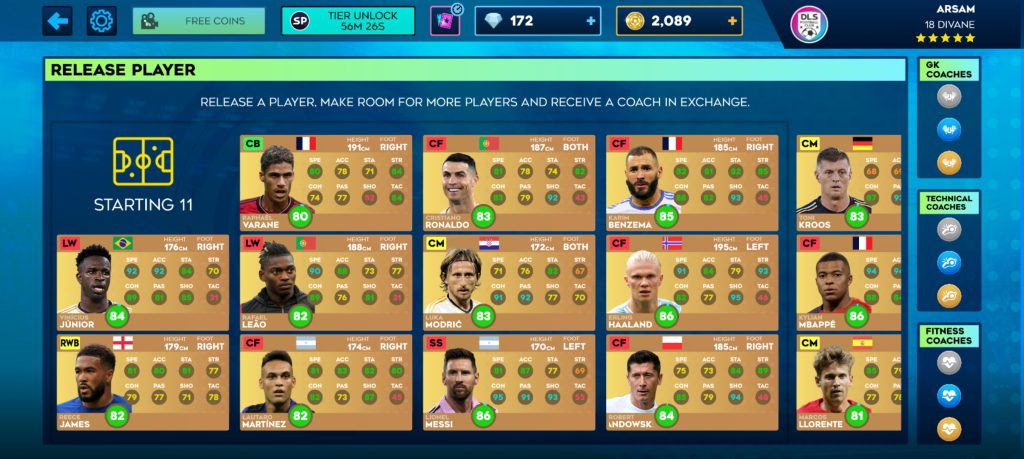The image size is (1024, 459).
Task: Choose the blue Fitness coach heart icon
Action: click(949, 396)
